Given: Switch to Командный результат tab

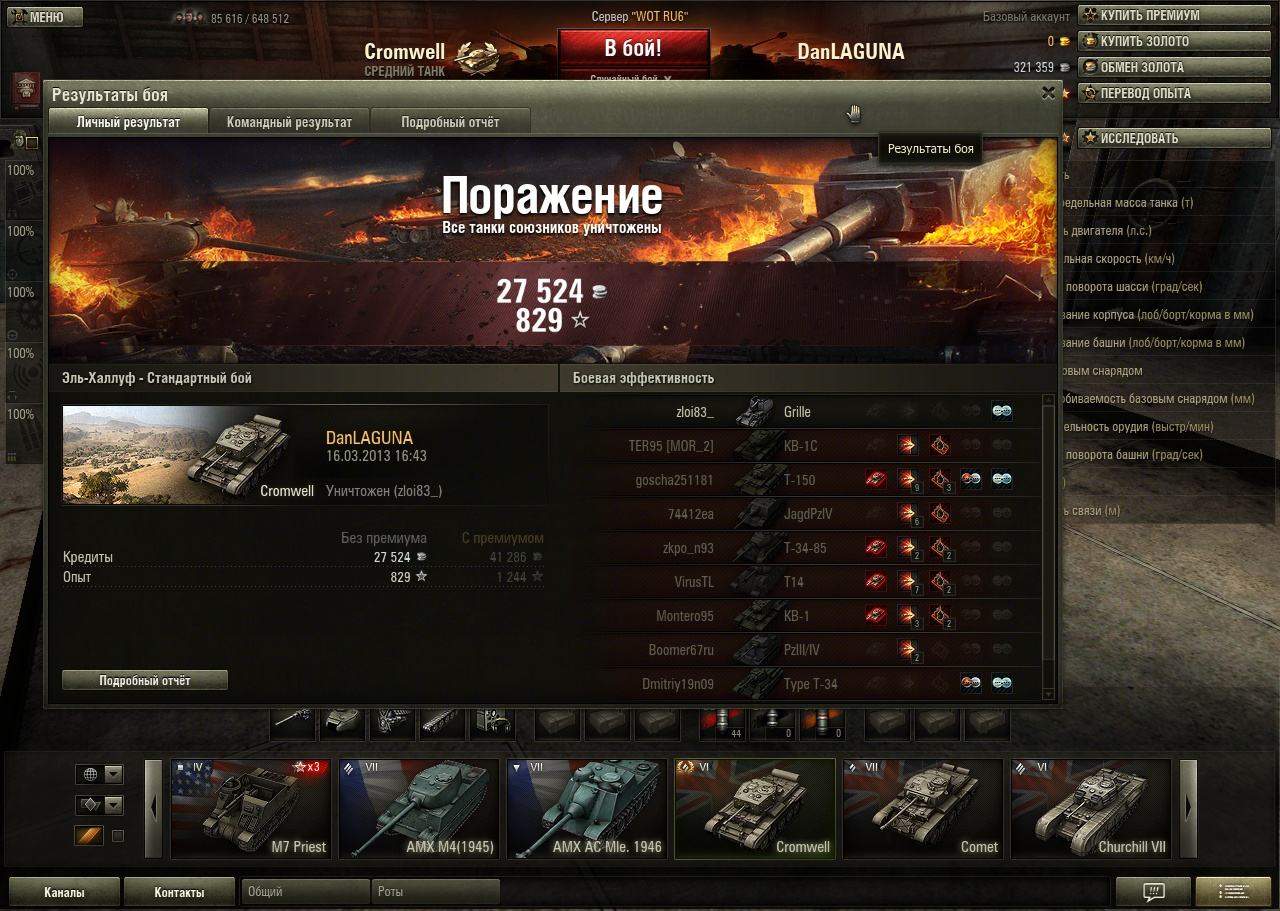Looking at the screenshot, I should point(289,122).
